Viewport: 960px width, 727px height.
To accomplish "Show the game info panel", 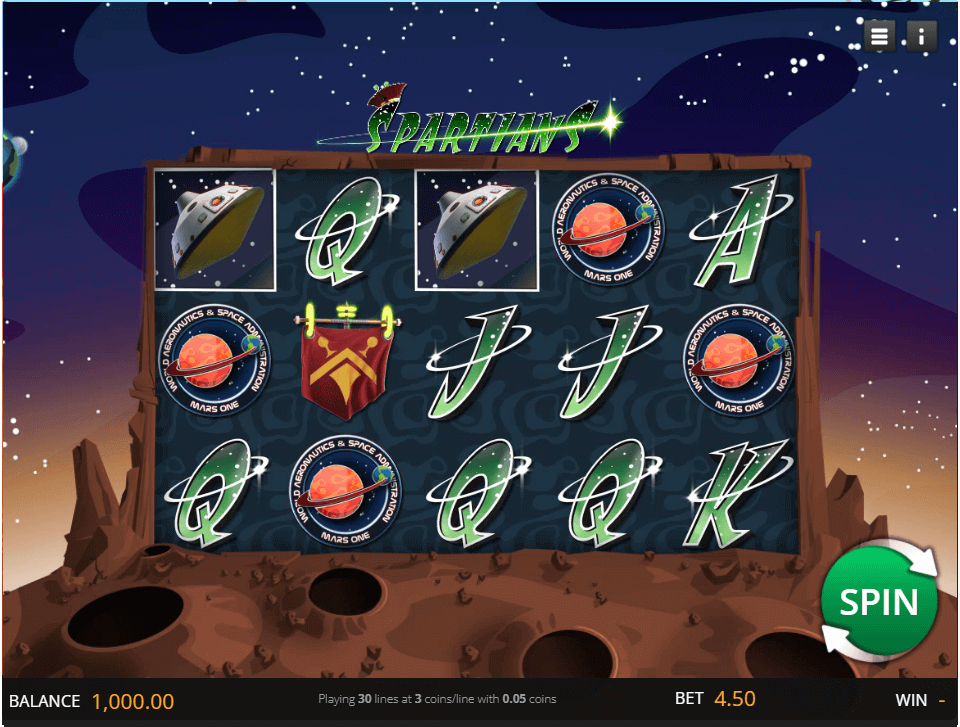I will pyautogui.click(x=921, y=37).
